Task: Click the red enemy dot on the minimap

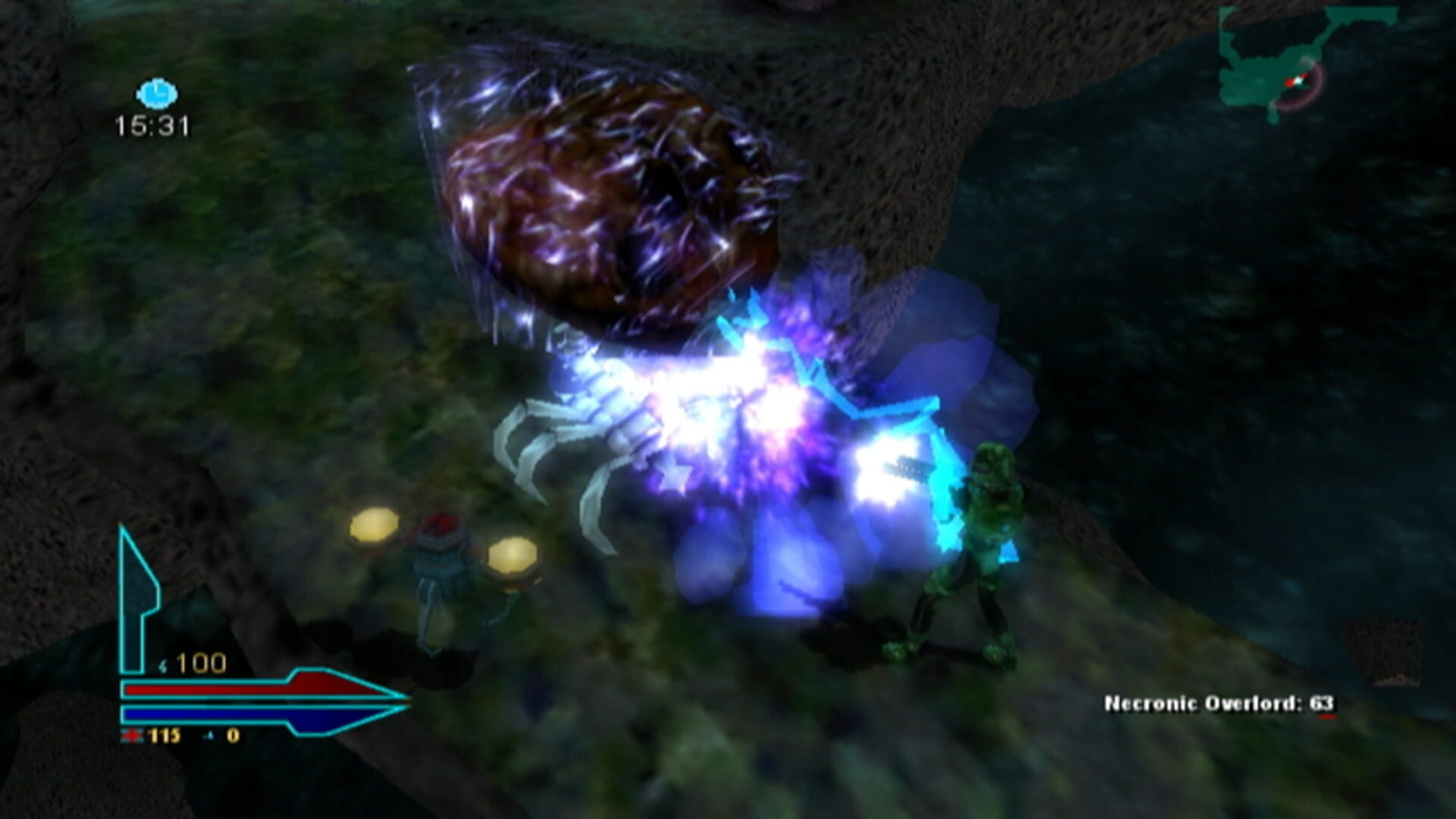Action: tap(1290, 82)
